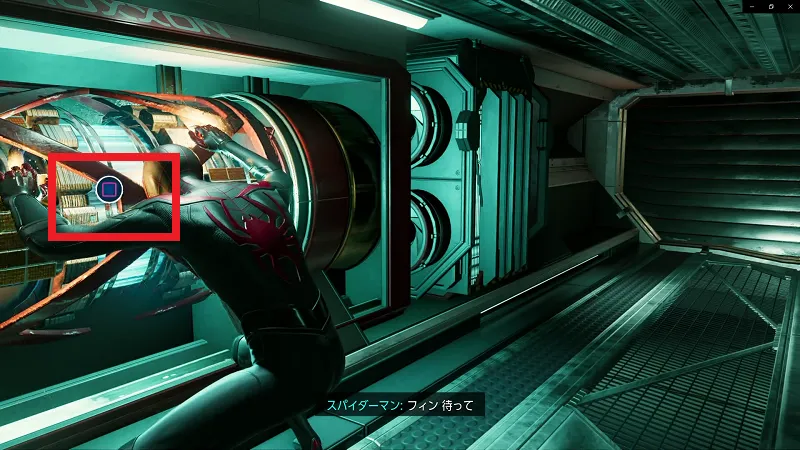
Task: Minimize the game window
Action: [x=750, y=6]
